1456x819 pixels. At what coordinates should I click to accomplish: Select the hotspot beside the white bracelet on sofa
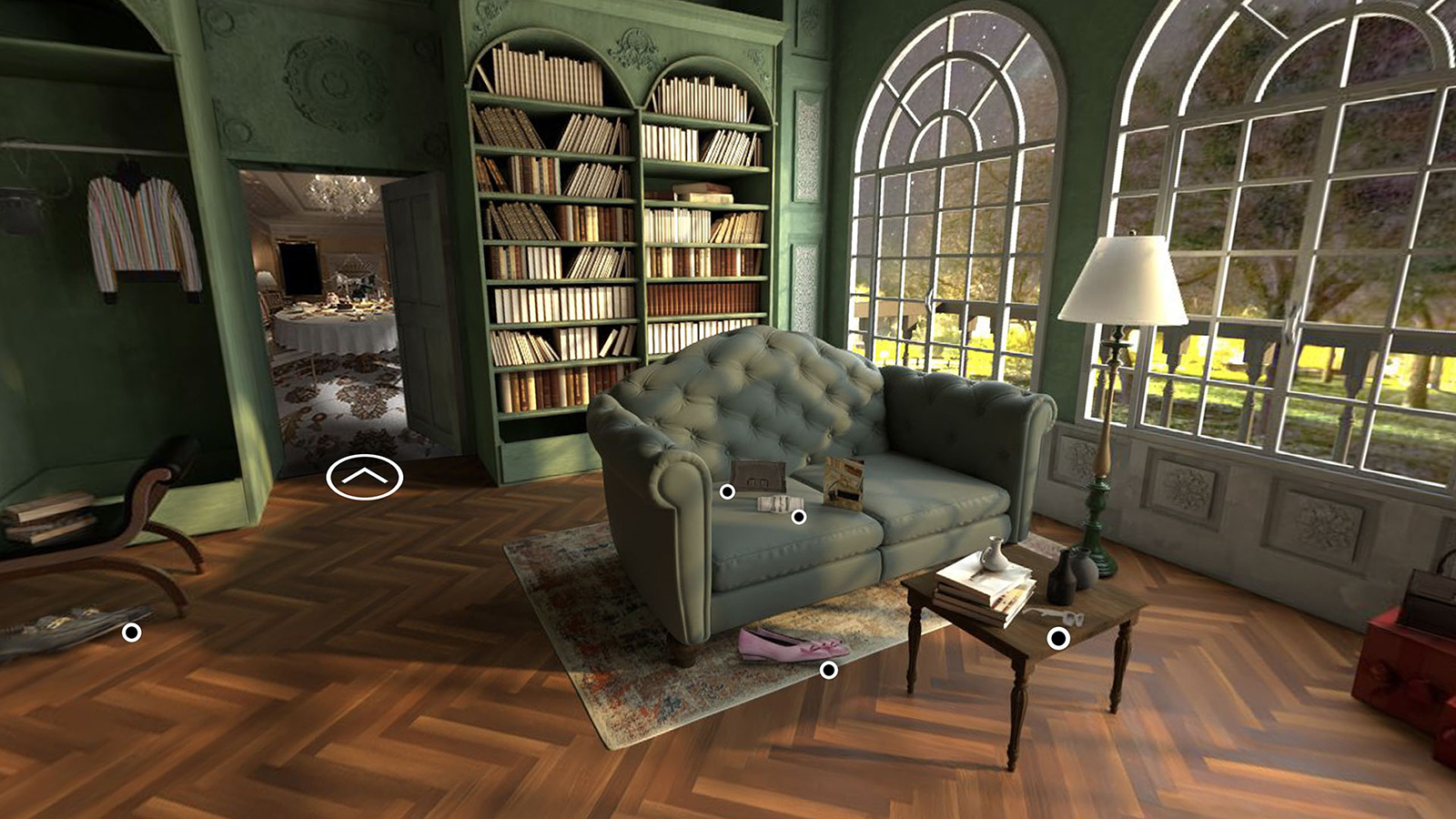point(798,517)
